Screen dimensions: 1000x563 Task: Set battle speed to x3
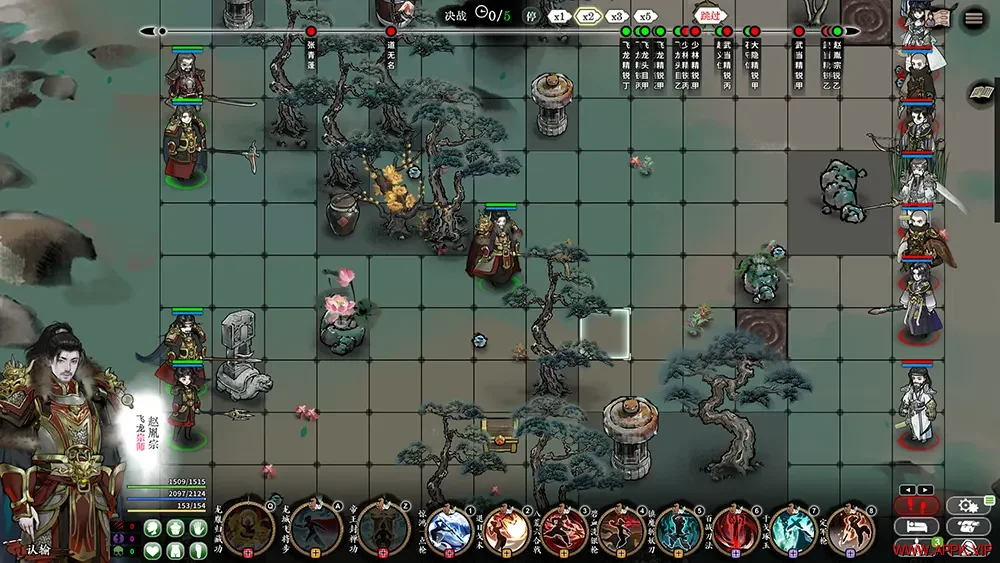point(617,16)
